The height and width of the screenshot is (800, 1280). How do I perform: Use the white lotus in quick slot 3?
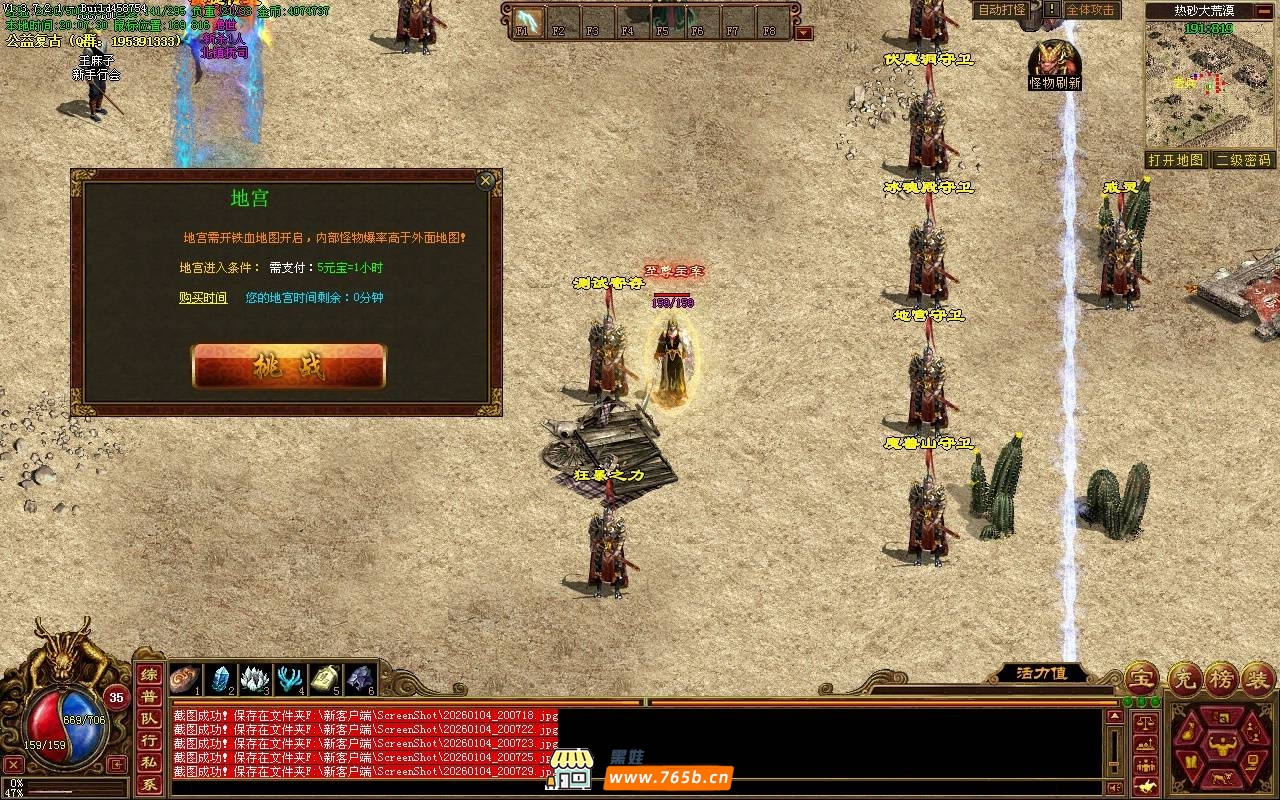click(x=257, y=679)
